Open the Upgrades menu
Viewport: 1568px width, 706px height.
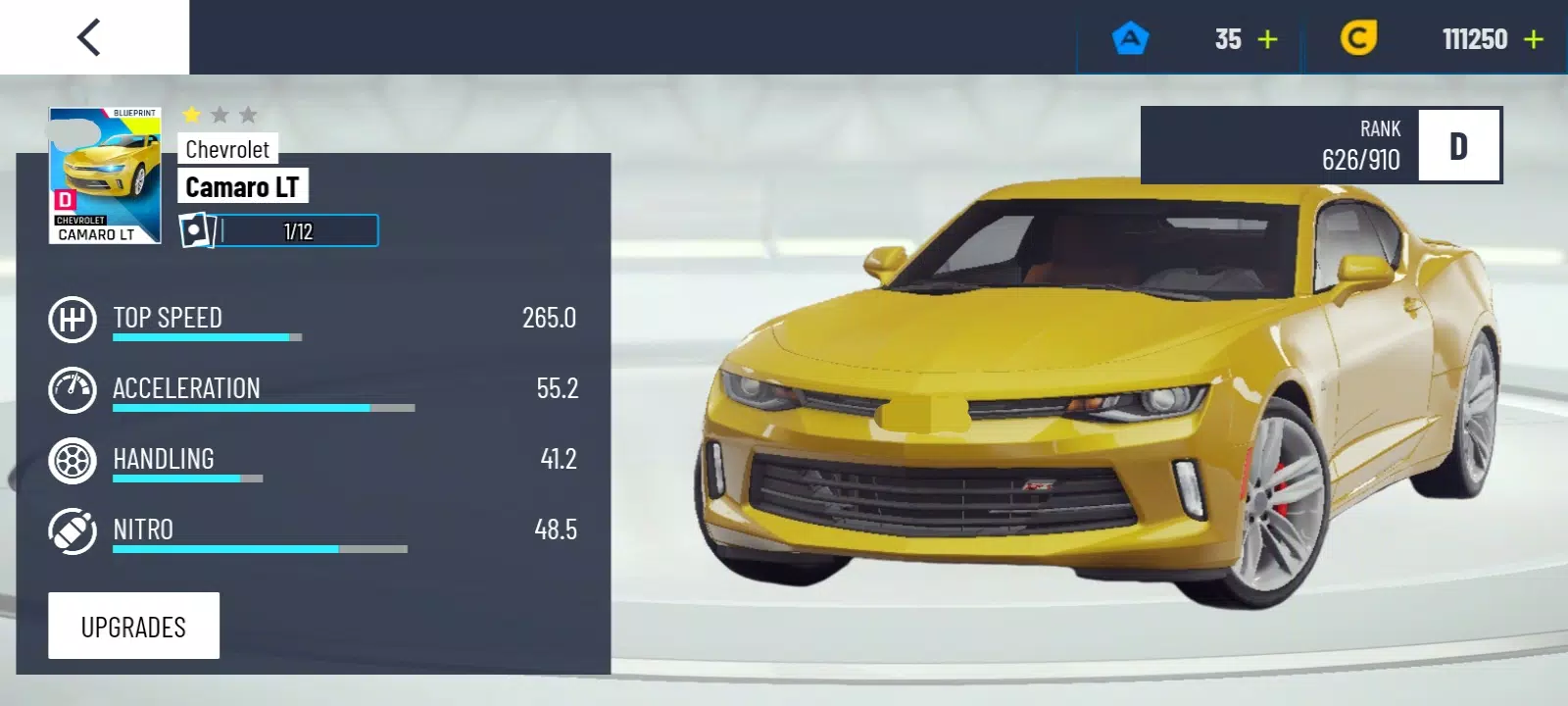tap(133, 626)
